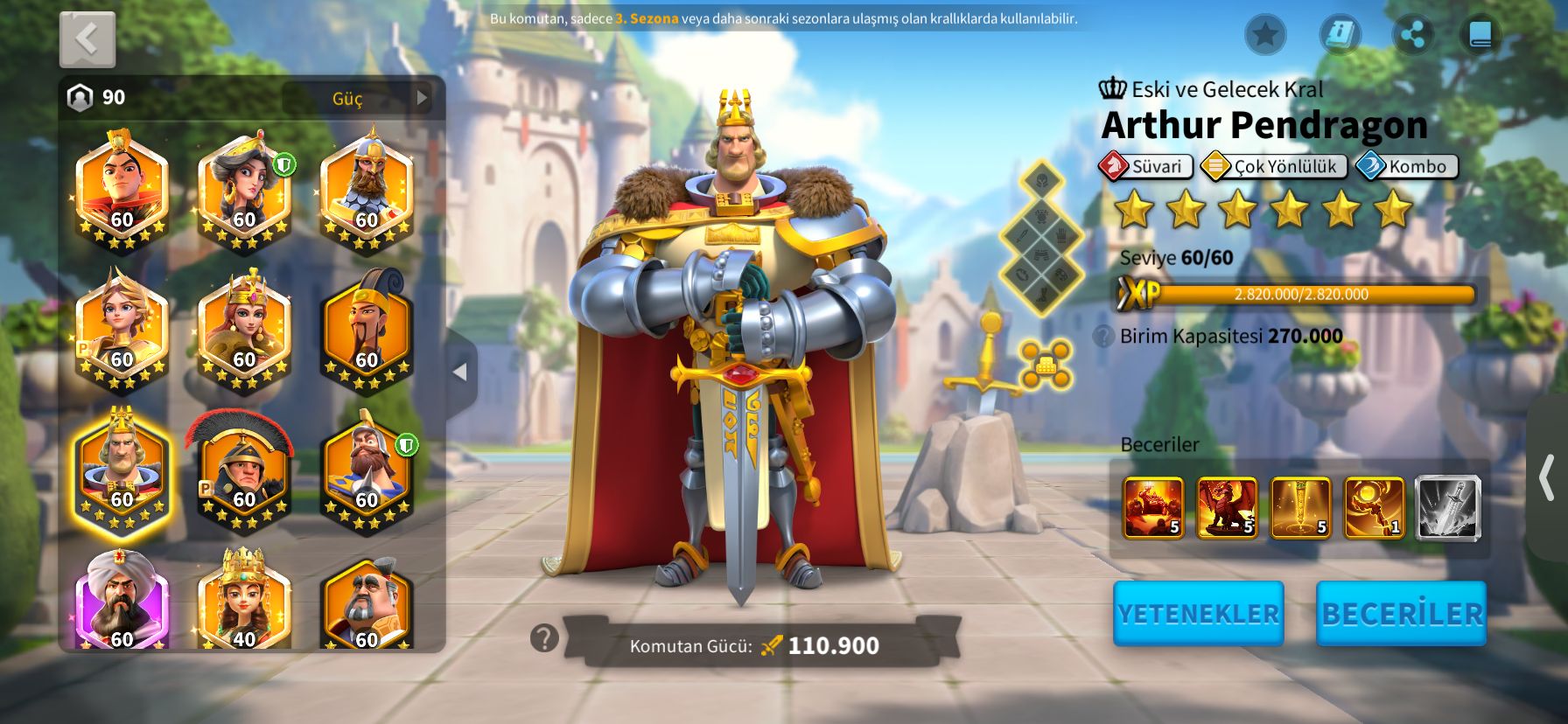The height and width of the screenshot is (724, 1568).
Task: Go back with the arrow button
Action: pyautogui.click(x=87, y=39)
